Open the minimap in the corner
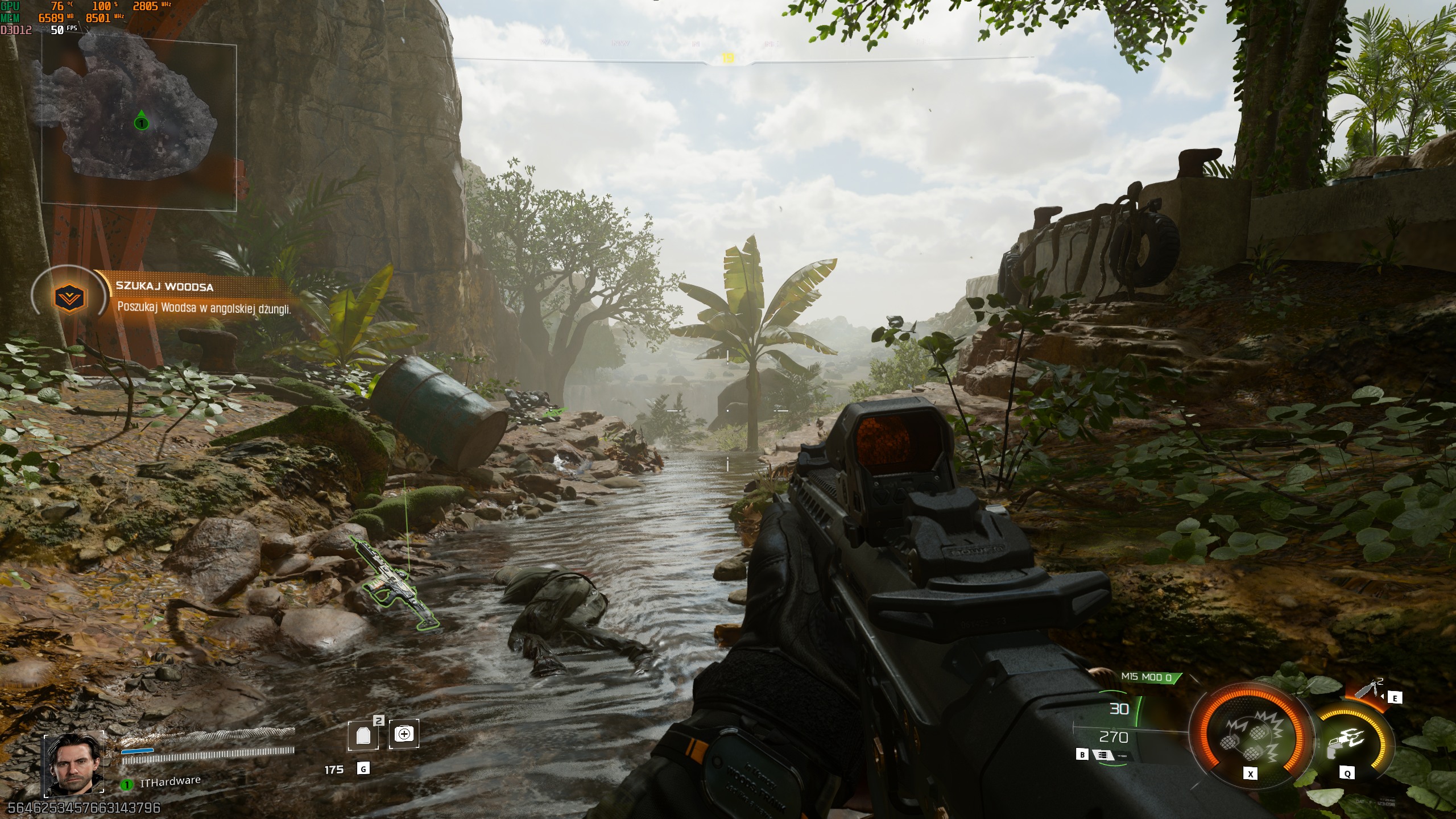The width and height of the screenshot is (1456, 819). tap(139, 126)
